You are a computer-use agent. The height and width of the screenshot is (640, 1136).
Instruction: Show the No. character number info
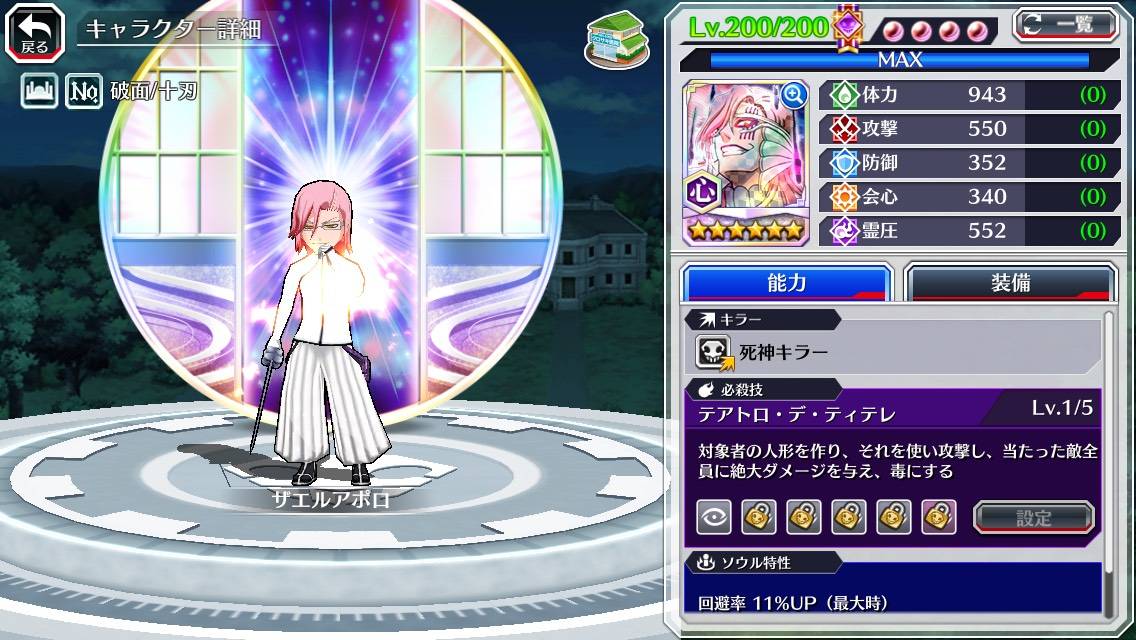click(84, 92)
